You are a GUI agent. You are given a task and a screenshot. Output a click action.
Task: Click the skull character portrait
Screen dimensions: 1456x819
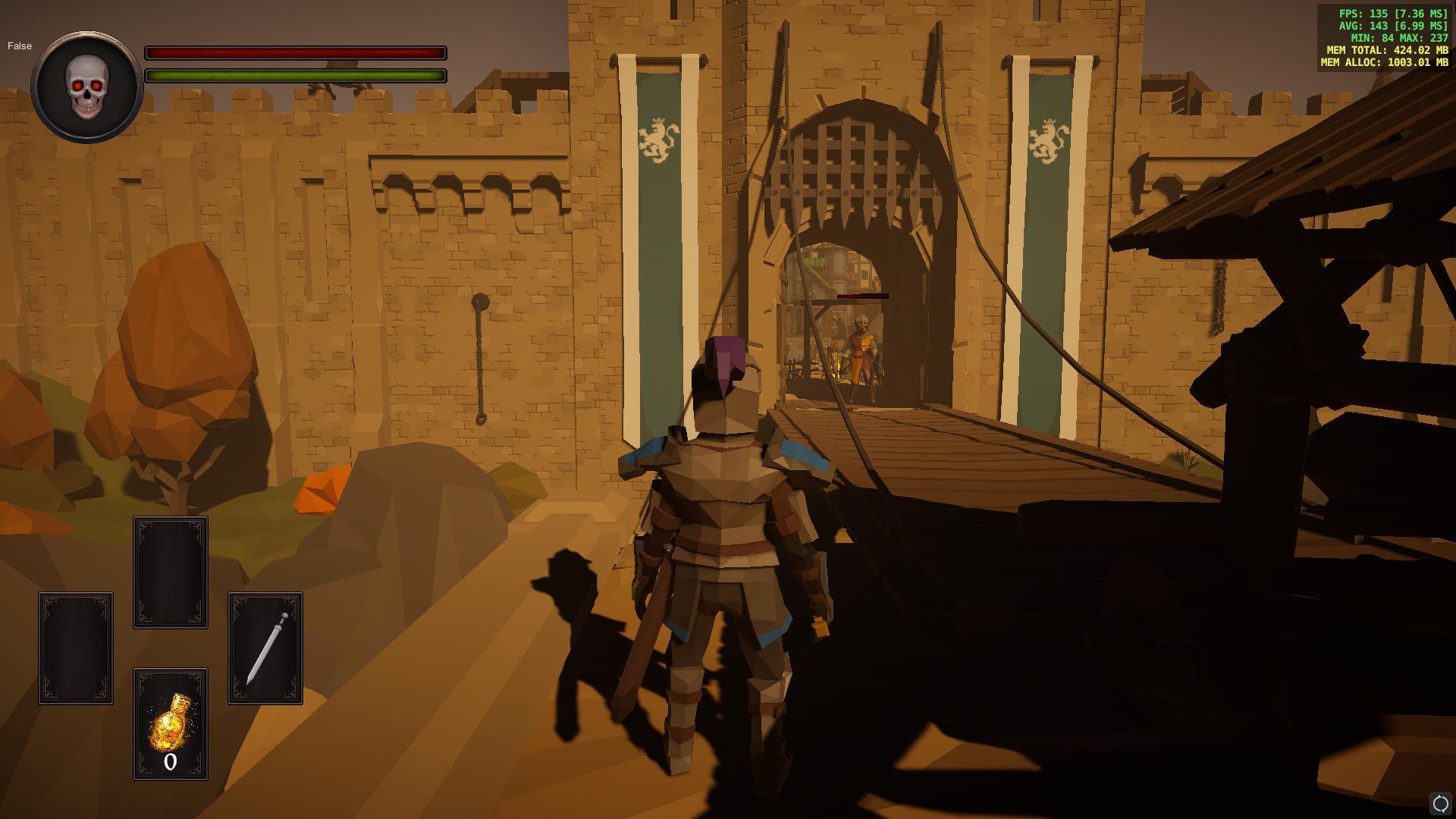coord(87,86)
